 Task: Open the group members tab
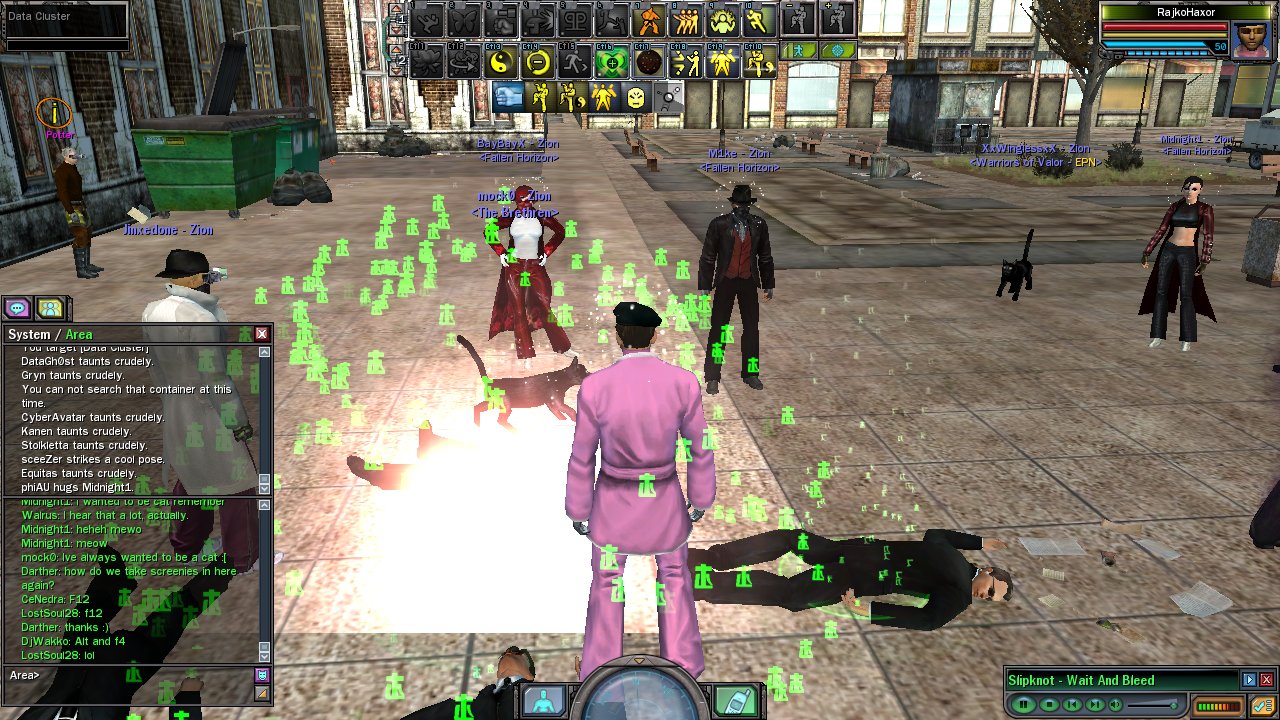tap(49, 308)
